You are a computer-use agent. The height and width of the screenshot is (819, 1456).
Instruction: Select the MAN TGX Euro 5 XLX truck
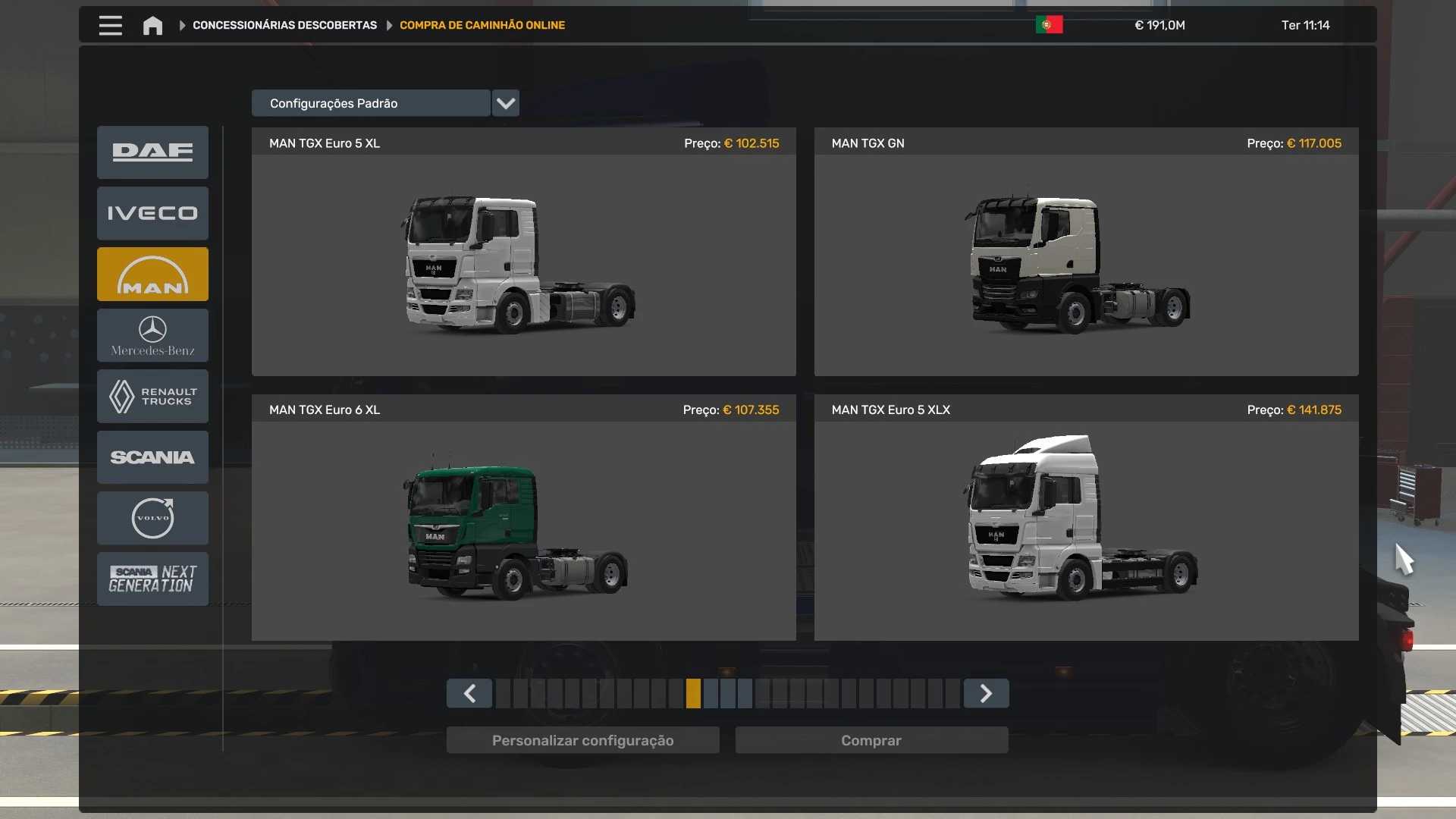point(1086,529)
